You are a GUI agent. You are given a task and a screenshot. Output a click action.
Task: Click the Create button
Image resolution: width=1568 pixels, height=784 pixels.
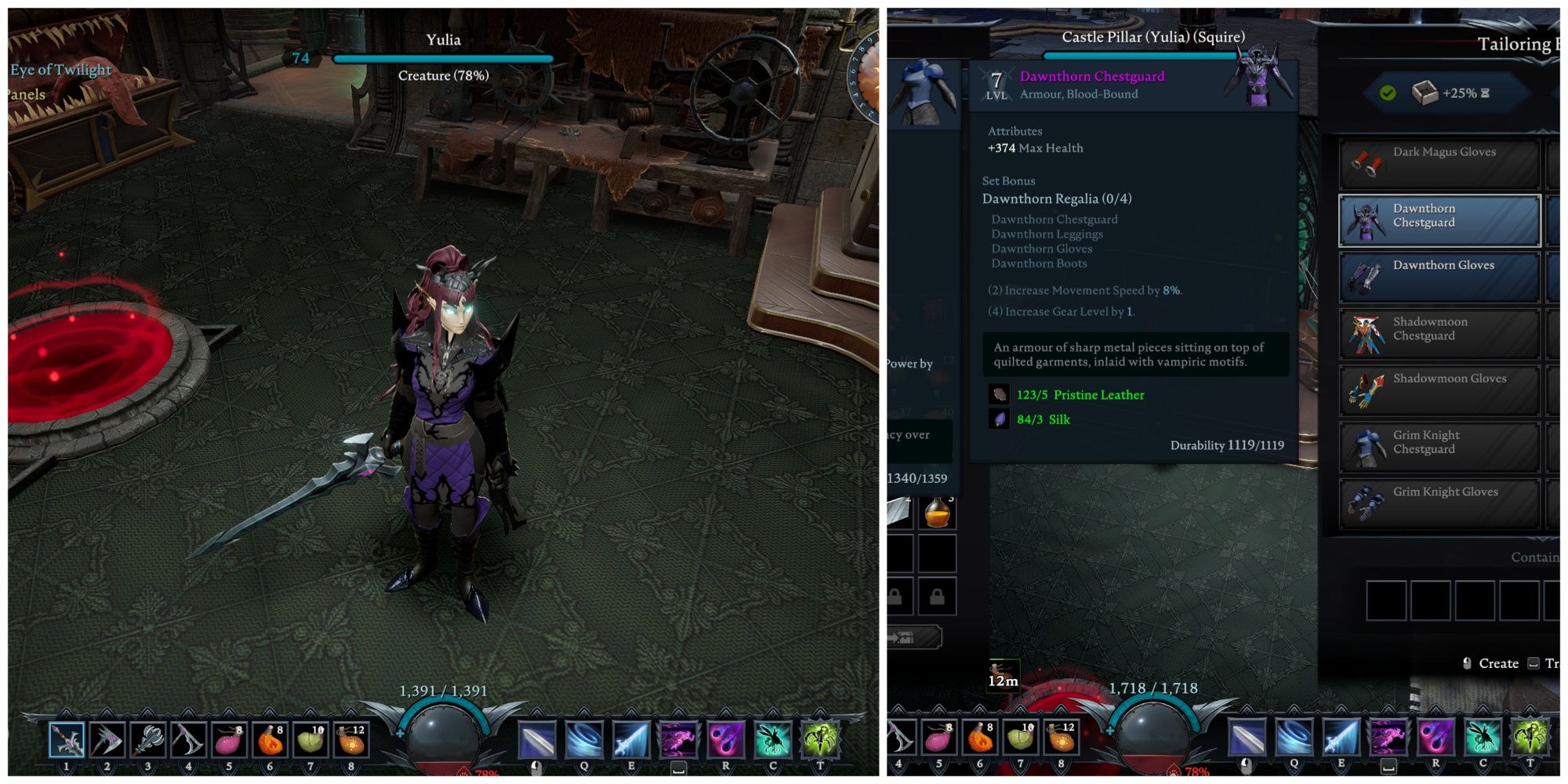1496,662
